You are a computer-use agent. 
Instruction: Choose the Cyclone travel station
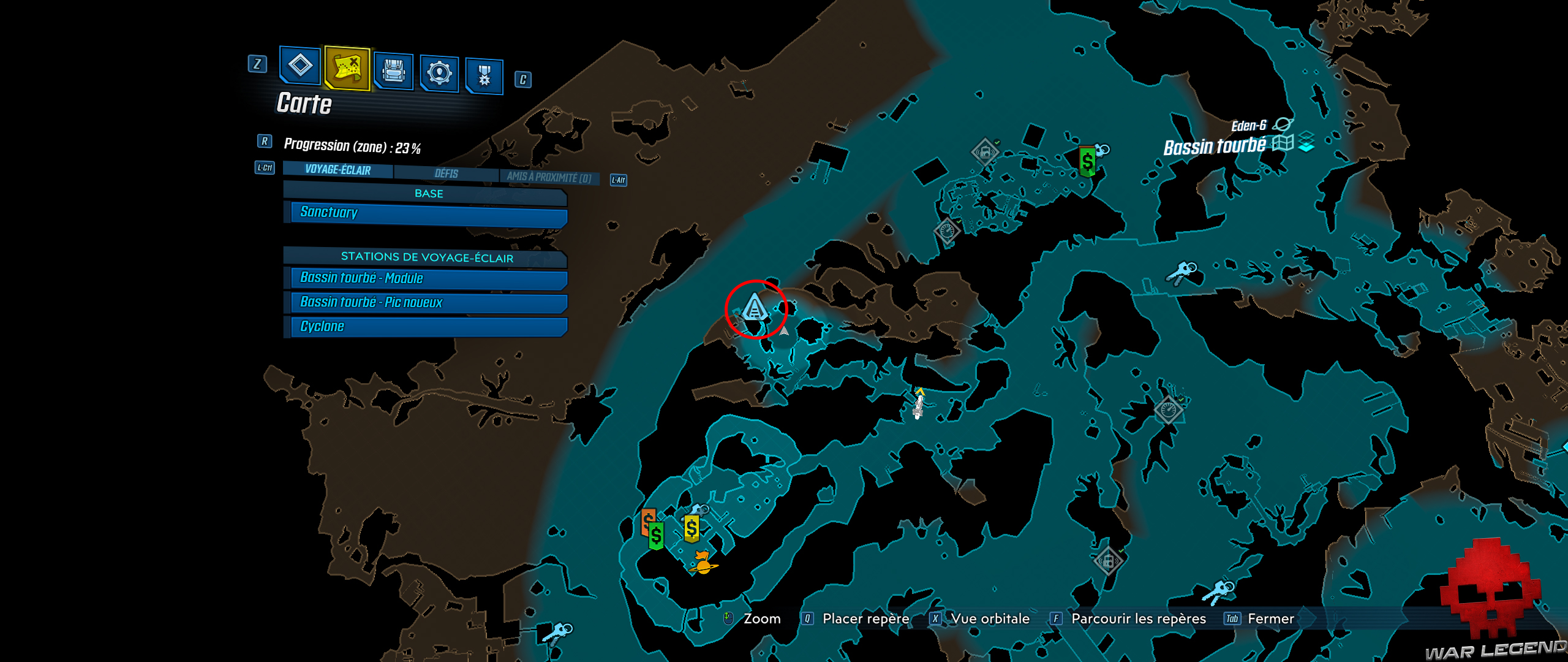click(x=423, y=325)
